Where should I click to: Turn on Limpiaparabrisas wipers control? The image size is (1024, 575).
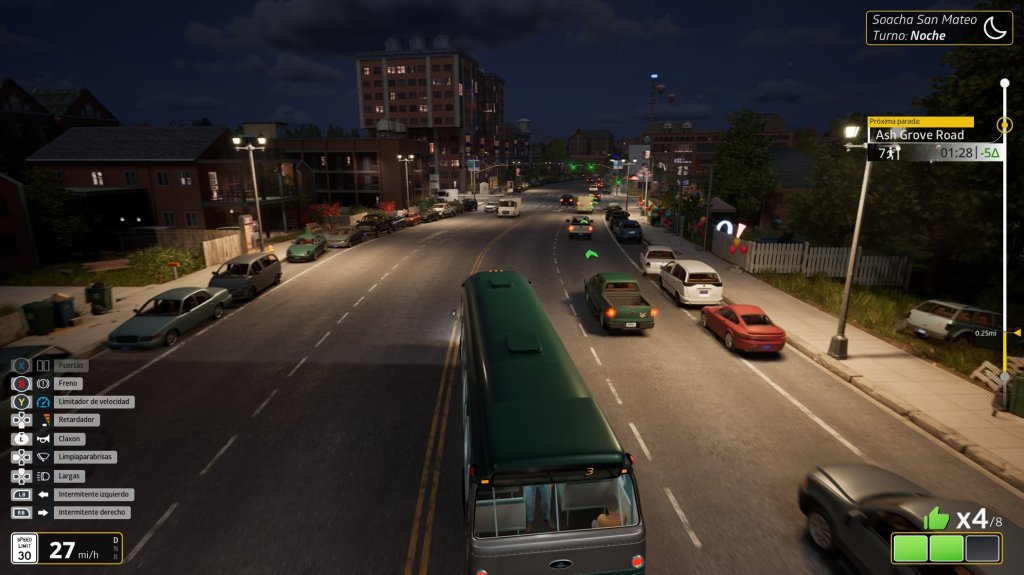86,457
